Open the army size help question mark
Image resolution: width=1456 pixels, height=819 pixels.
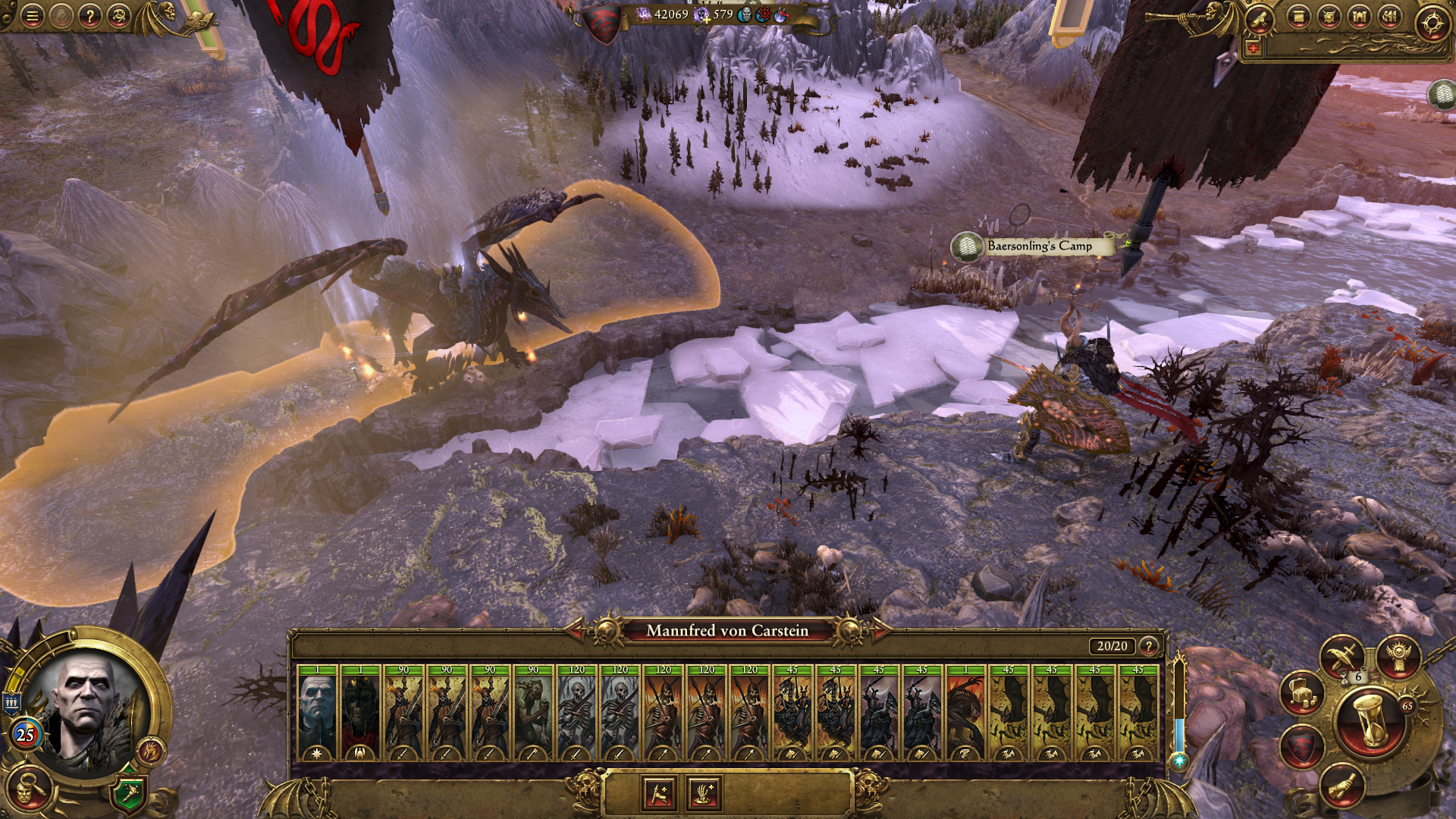click(x=1149, y=646)
